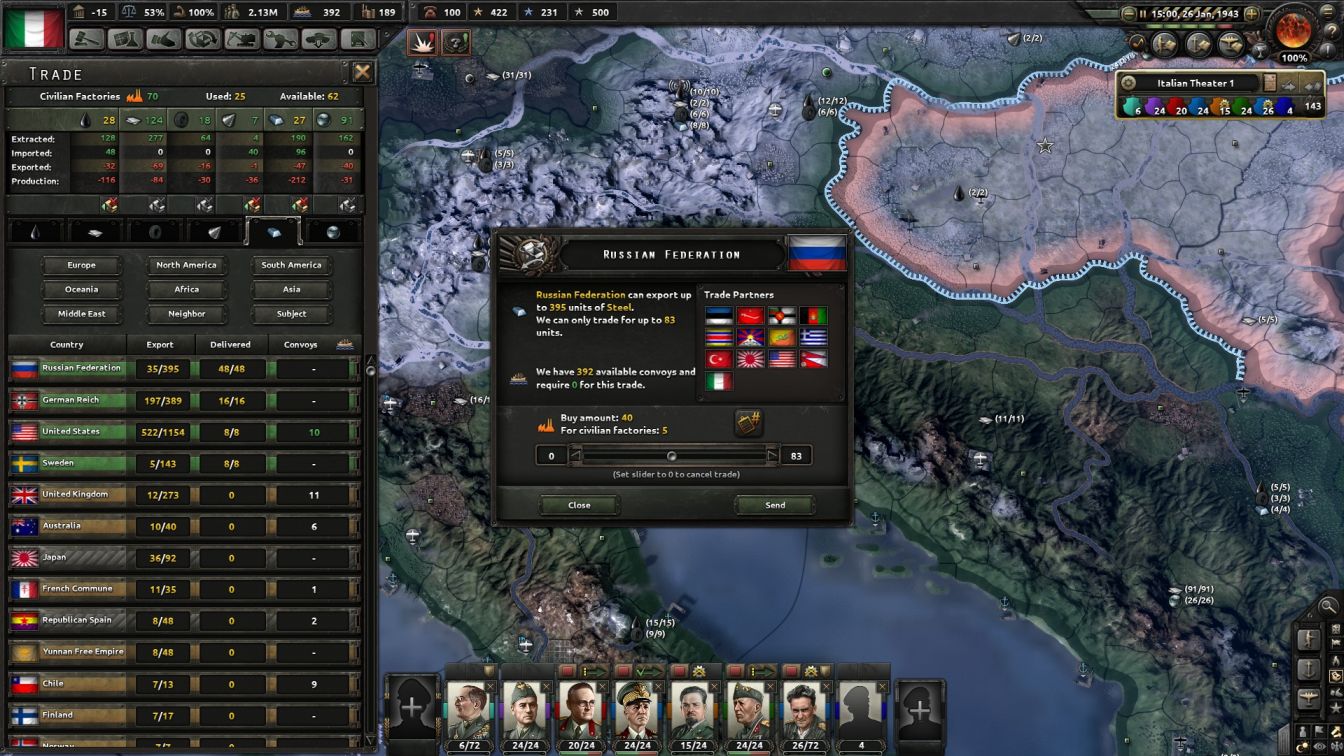Select the rubber resource tab
The height and width of the screenshot is (756, 1344).
[x=154, y=233]
